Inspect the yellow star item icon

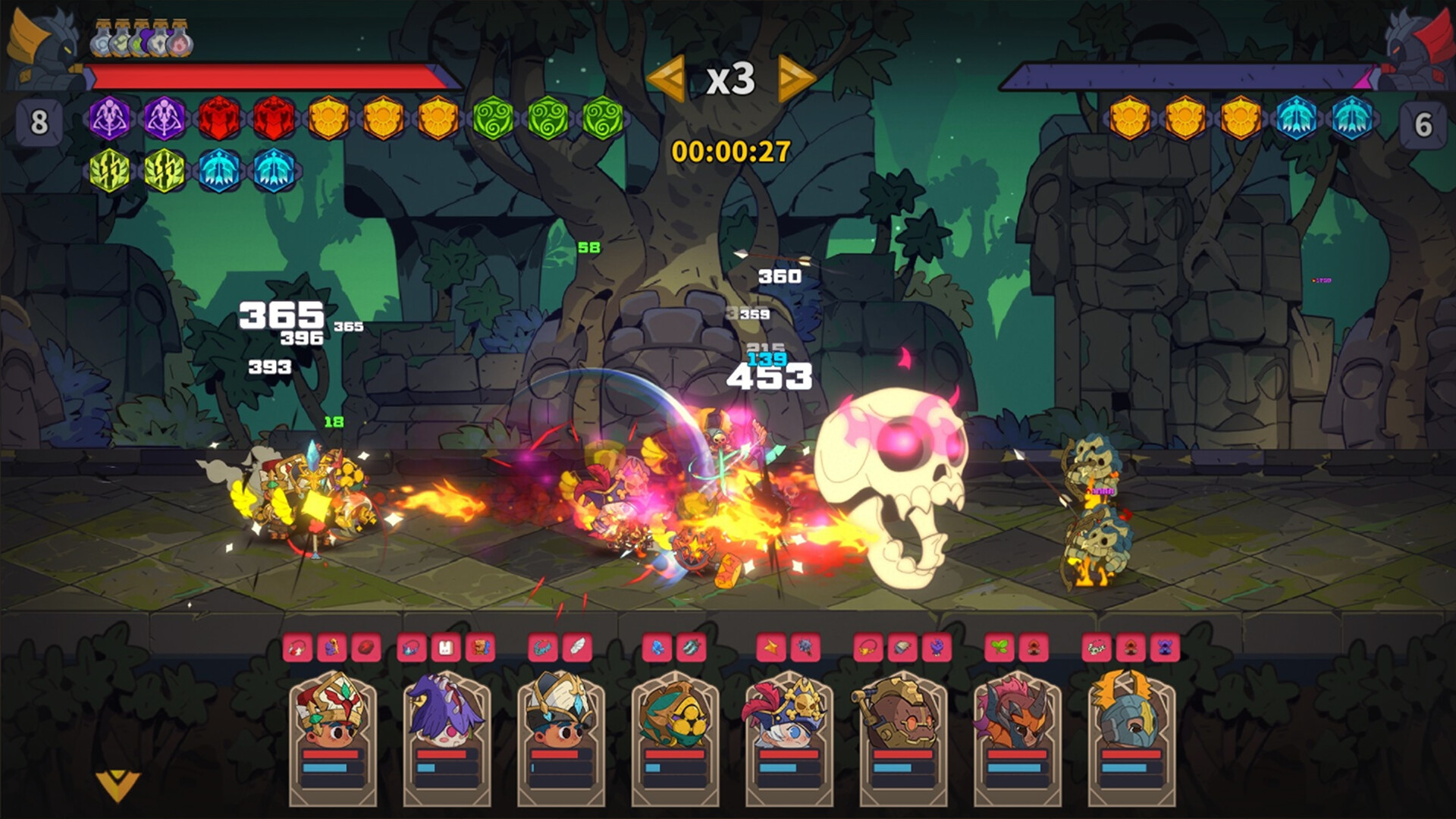tap(771, 648)
